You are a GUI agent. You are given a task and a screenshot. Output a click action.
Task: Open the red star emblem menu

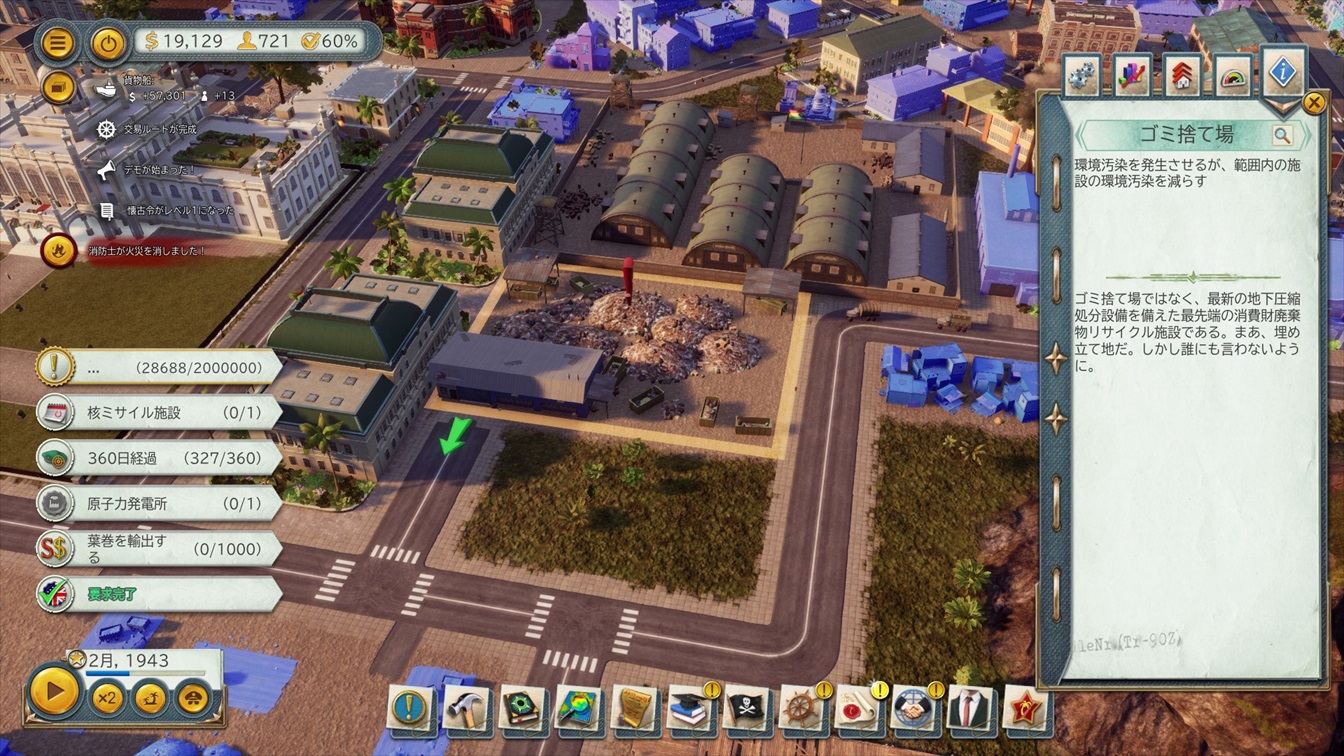tap(1024, 708)
